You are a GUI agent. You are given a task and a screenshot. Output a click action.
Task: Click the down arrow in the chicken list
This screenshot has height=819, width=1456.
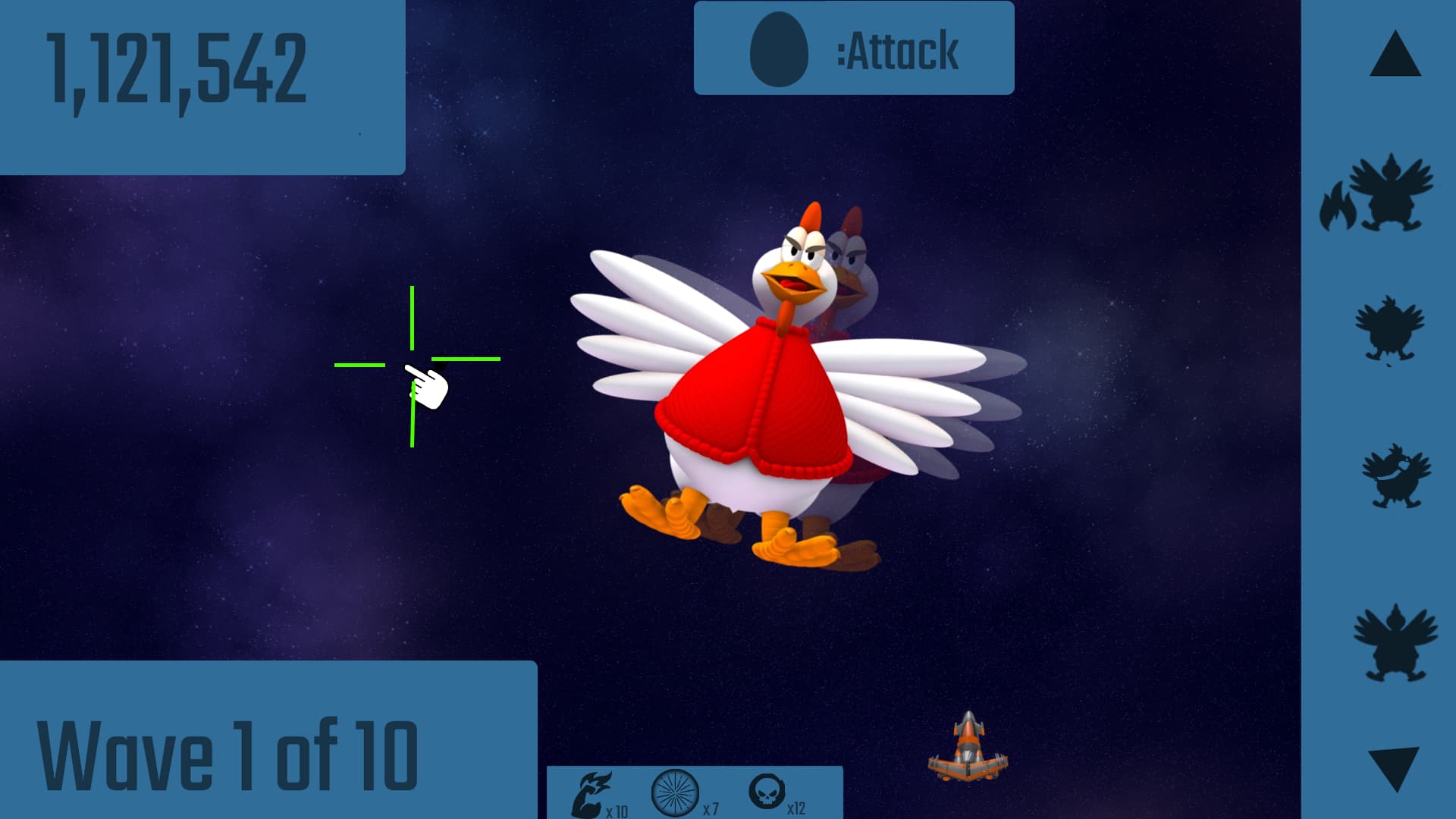(x=1394, y=767)
